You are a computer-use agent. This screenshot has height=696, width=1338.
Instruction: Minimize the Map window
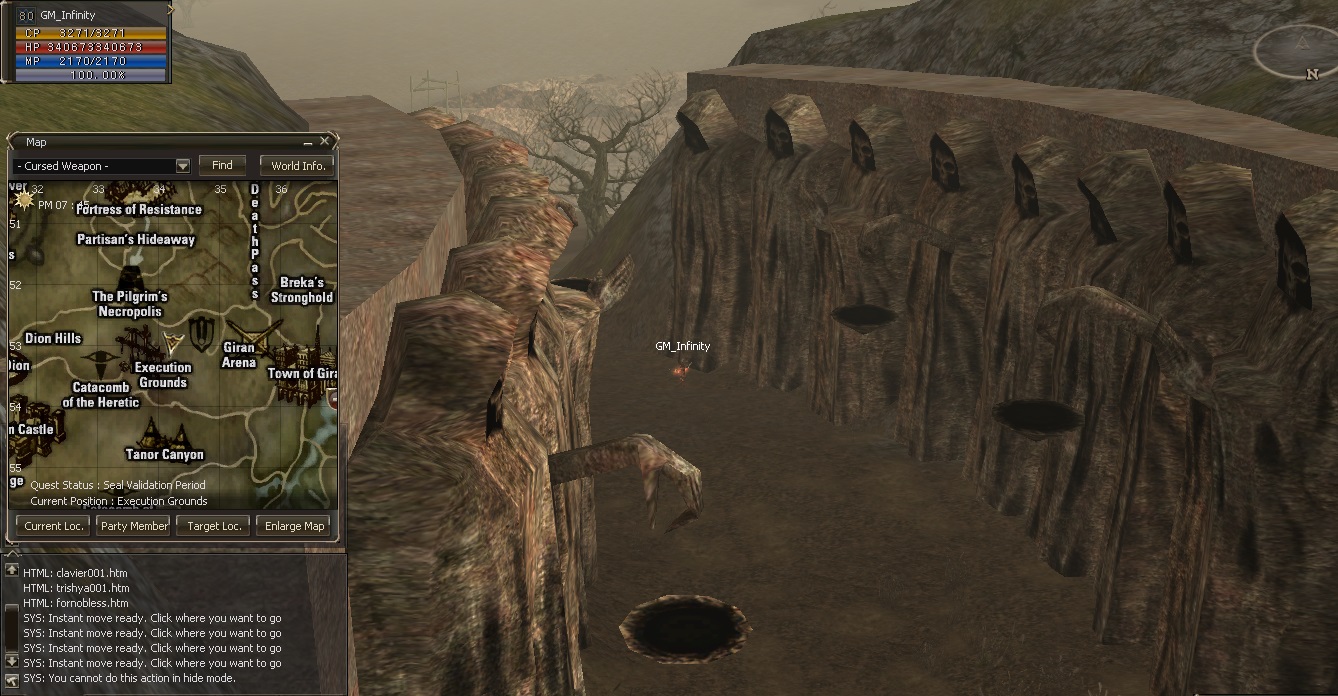point(308,142)
